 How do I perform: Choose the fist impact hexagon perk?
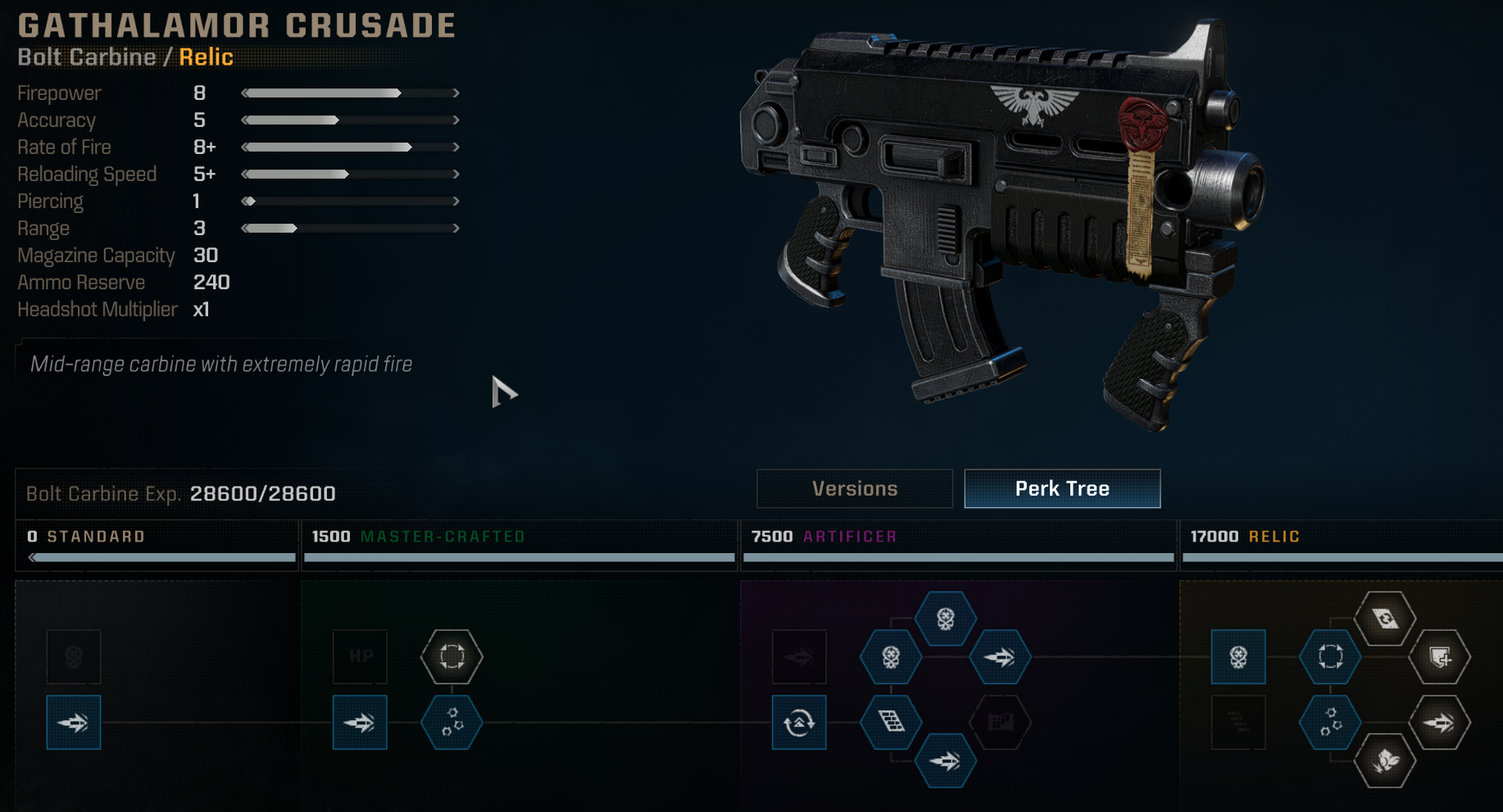[1385, 761]
